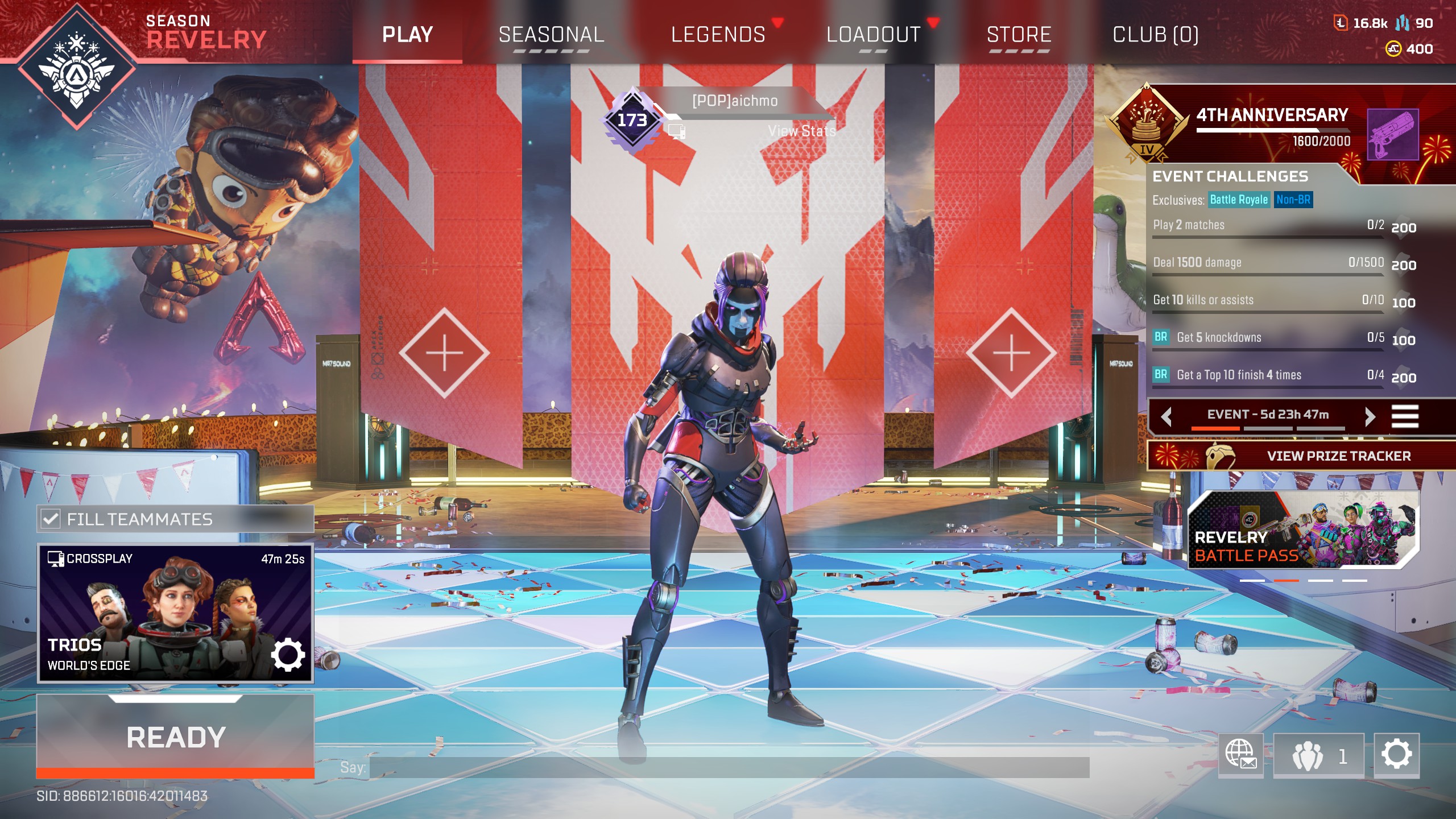Screen dimensions: 1456x819
Task: Hit the READY button
Action: (175, 737)
